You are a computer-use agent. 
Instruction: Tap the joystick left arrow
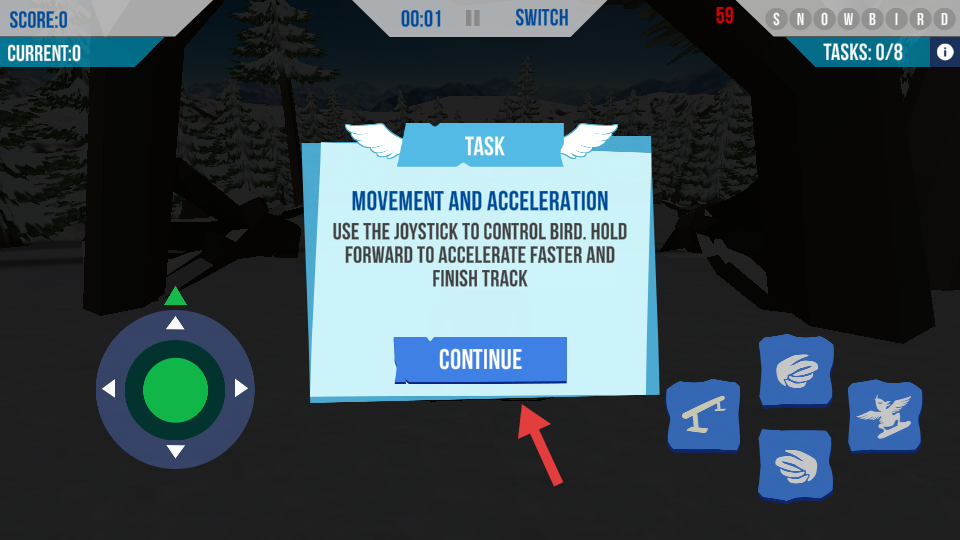click(109, 388)
